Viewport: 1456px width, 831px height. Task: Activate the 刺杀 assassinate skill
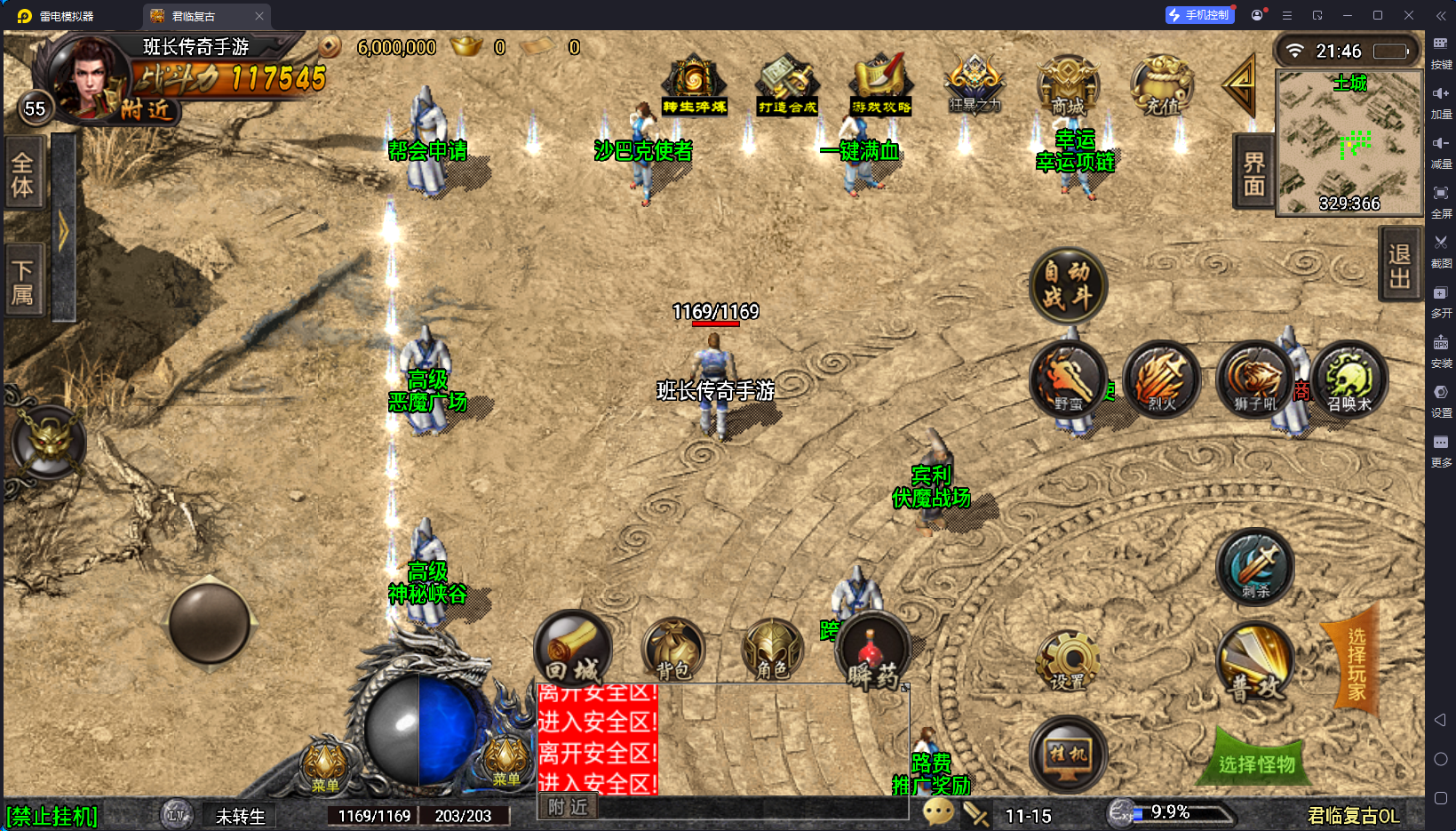click(x=1254, y=567)
